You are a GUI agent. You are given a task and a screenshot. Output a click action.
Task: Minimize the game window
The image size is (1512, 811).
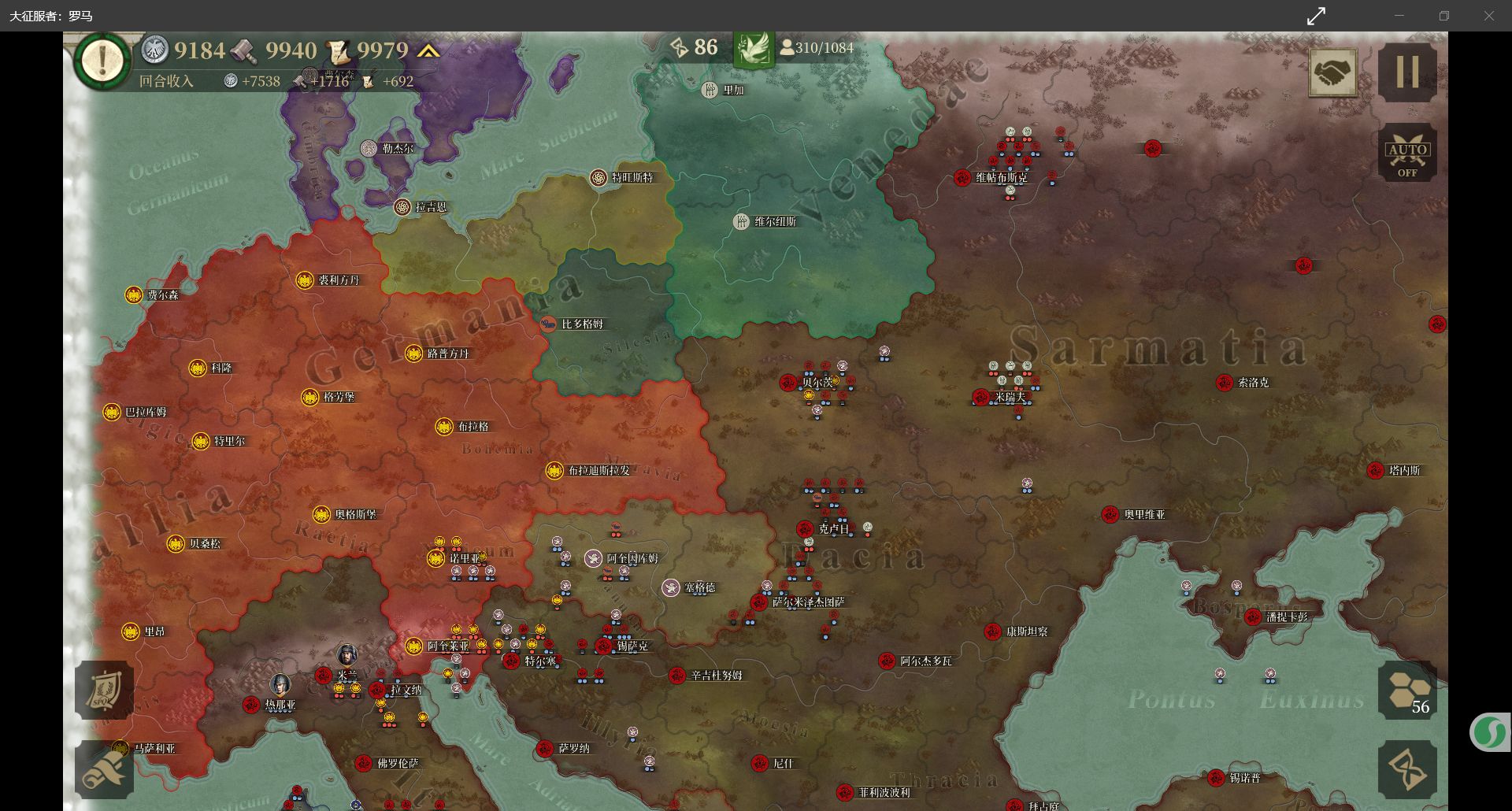[1399, 16]
